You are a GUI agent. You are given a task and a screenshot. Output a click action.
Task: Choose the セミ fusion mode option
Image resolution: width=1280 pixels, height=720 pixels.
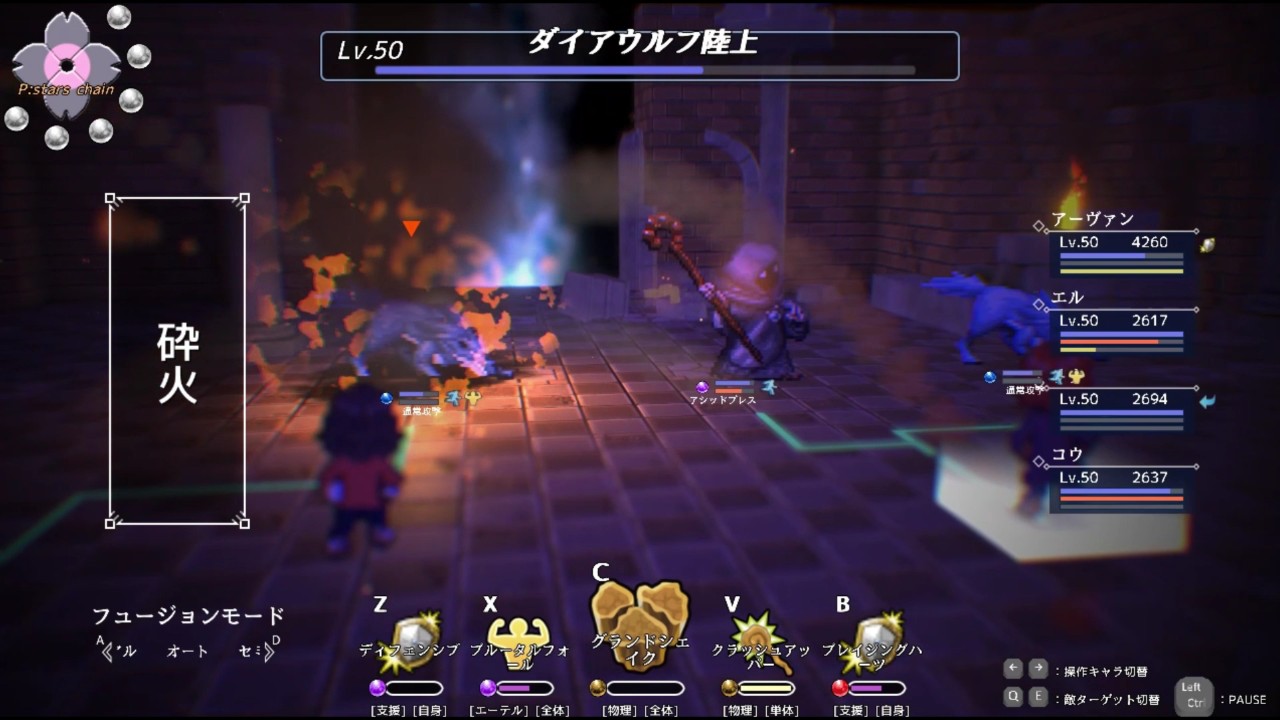(252, 651)
